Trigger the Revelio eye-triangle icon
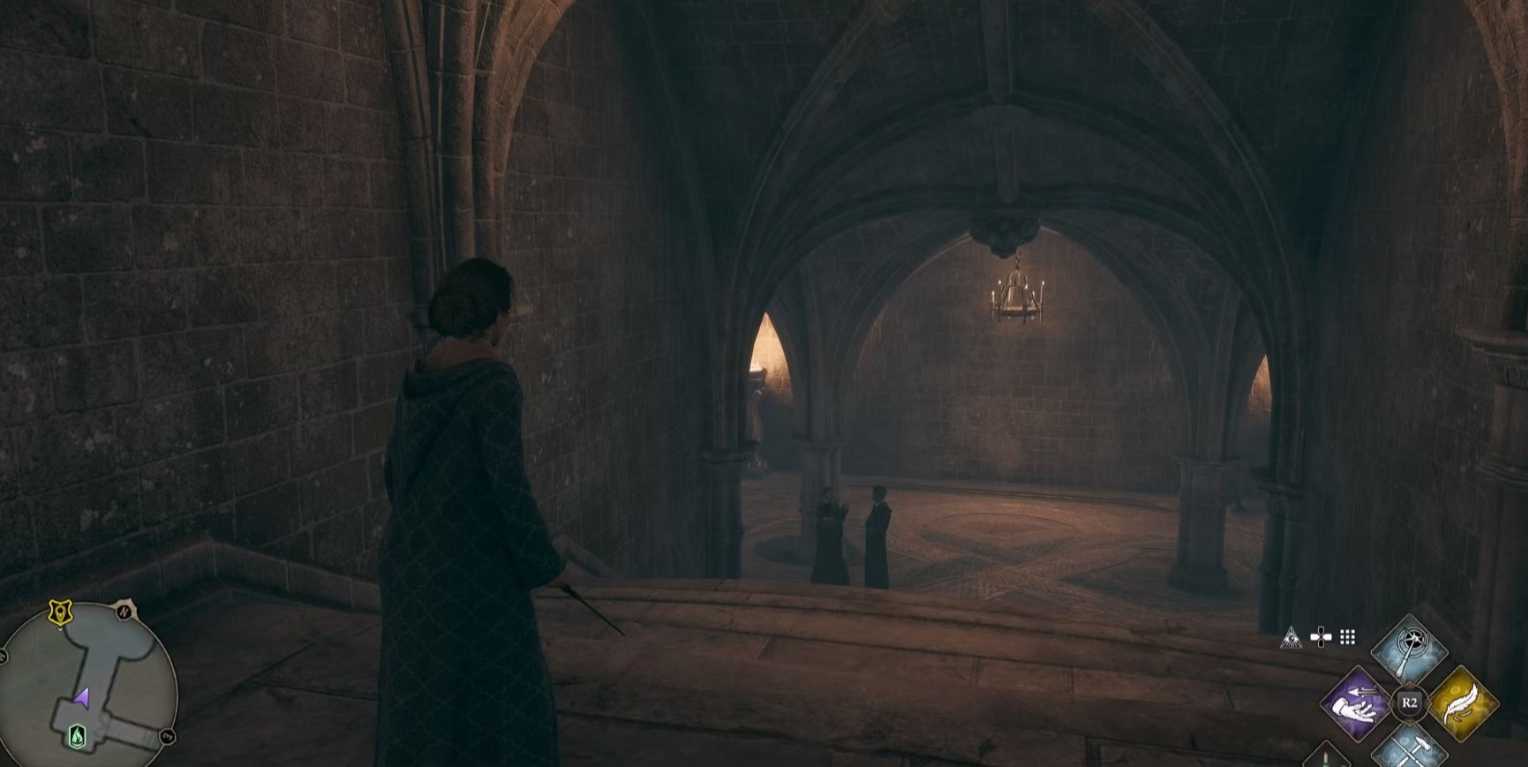 (1292, 638)
